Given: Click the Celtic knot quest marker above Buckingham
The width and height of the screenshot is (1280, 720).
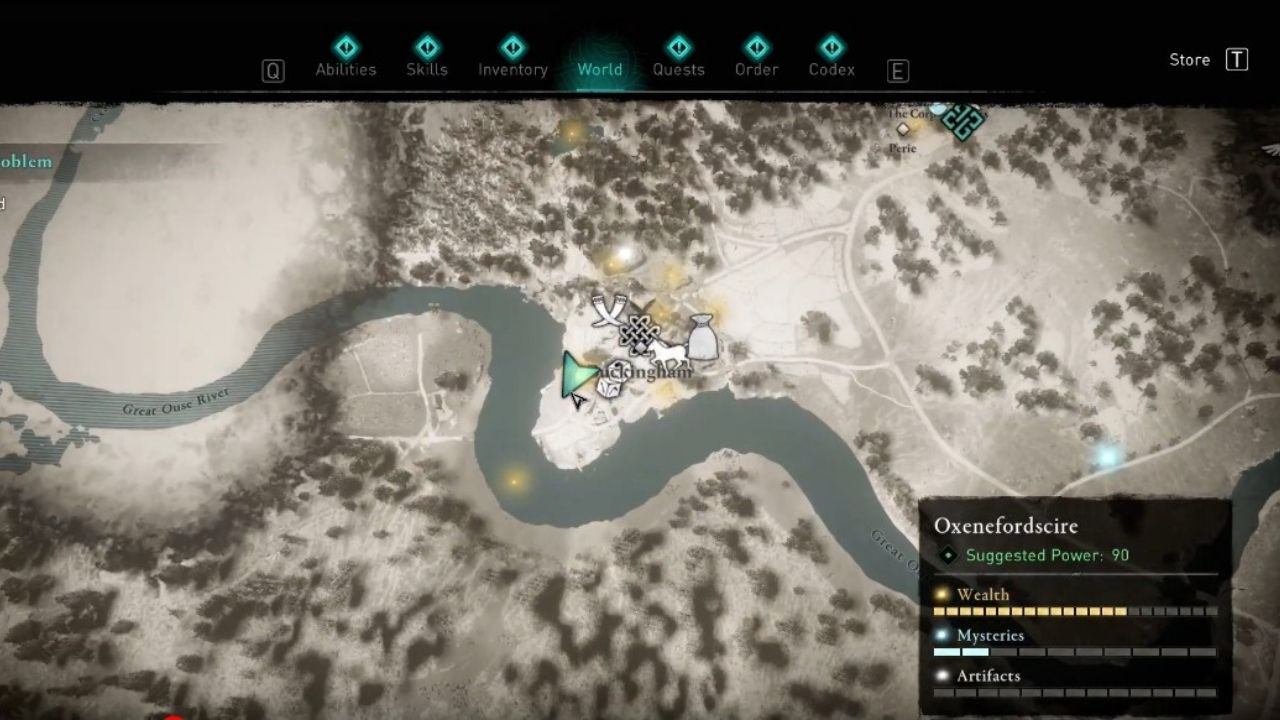Looking at the screenshot, I should pos(640,333).
